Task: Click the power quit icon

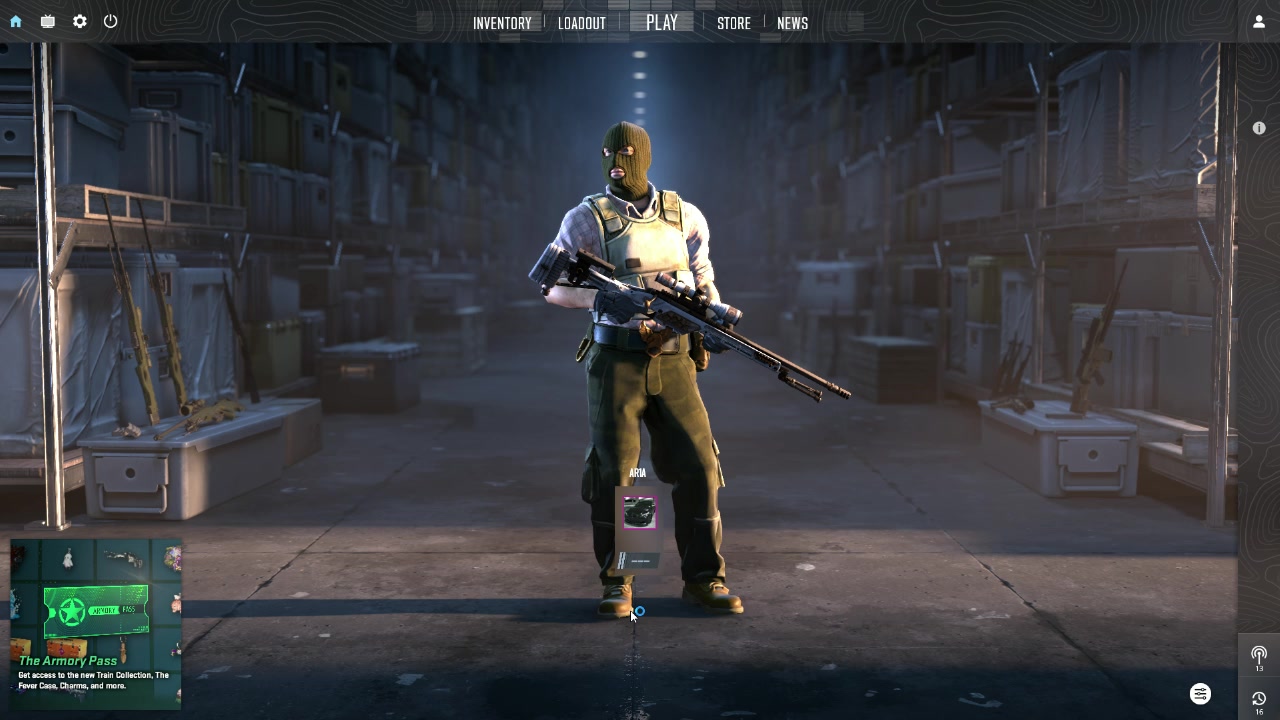Action: pyautogui.click(x=111, y=21)
